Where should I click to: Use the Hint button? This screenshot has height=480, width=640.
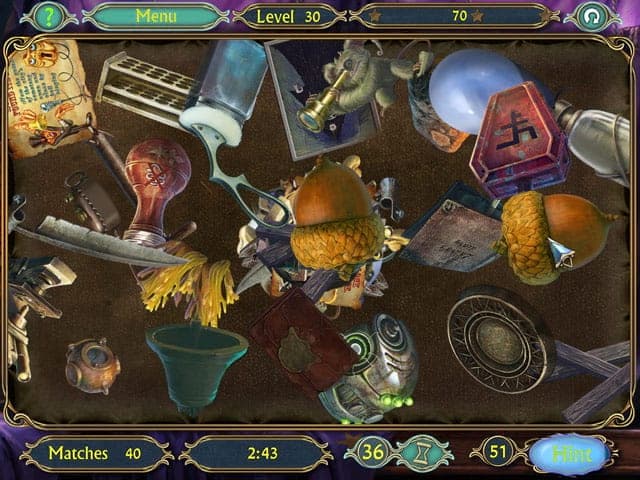pos(572,453)
